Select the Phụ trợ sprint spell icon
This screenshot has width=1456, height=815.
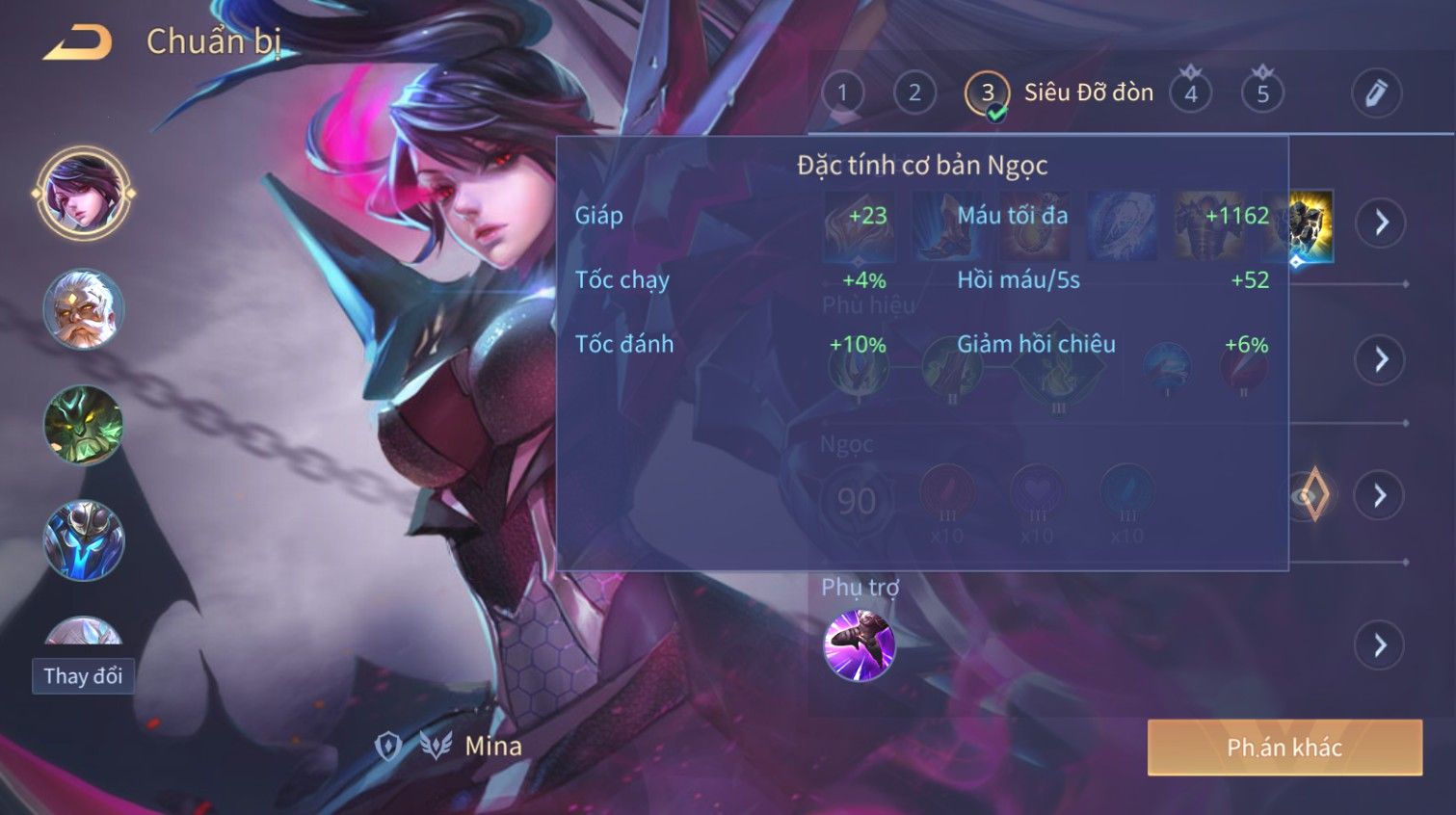click(x=859, y=644)
